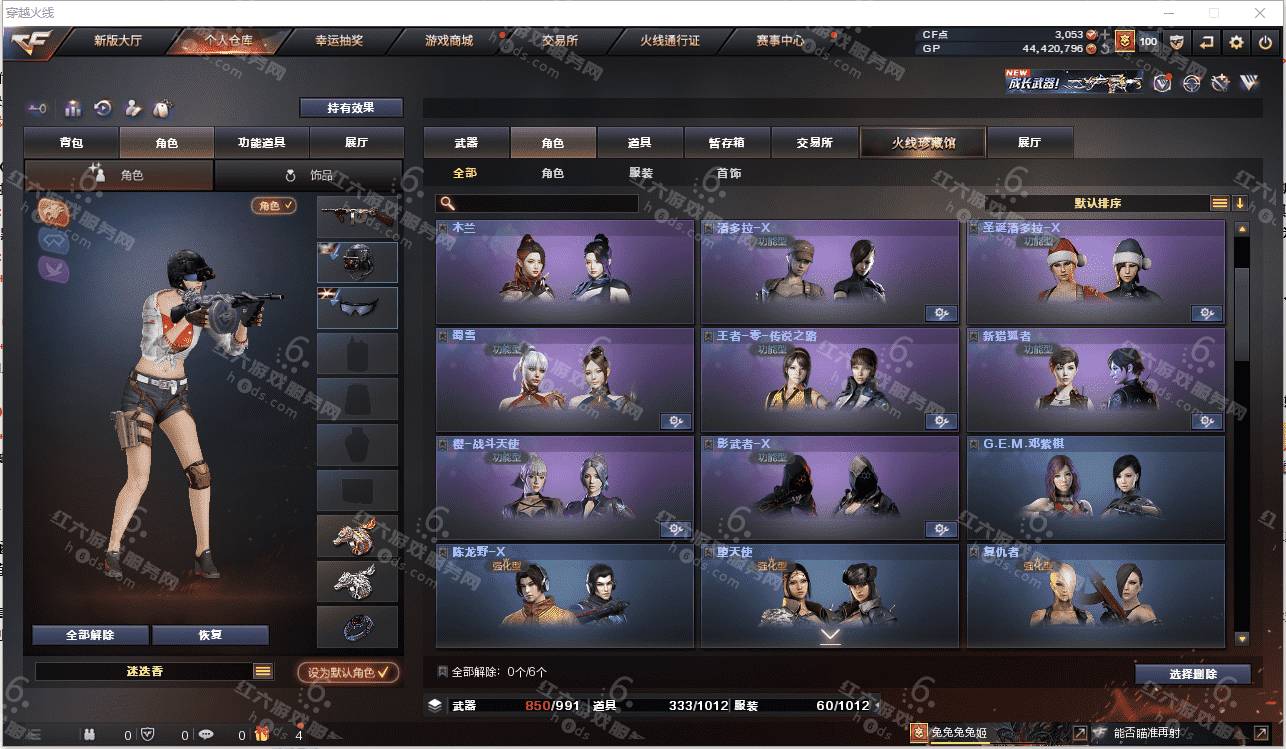This screenshot has height=749, width=1286.
Task: Select the 木兰 character card
Action: [x=564, y=272]
